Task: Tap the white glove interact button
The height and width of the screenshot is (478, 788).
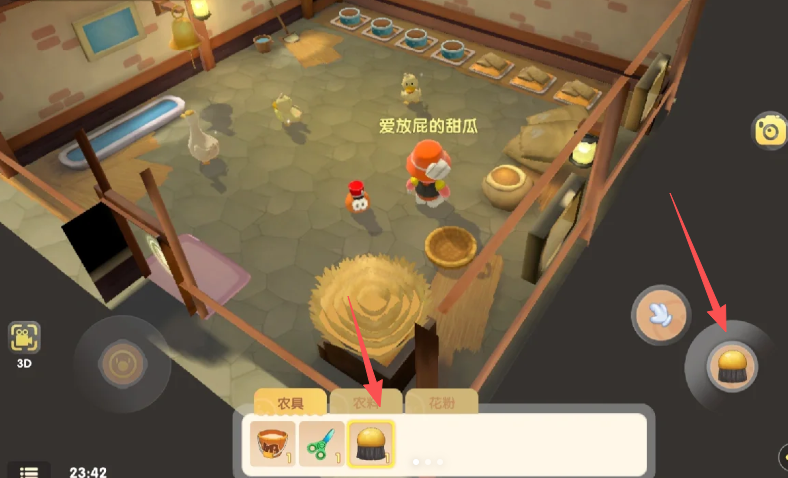Action: click(660, 316)
